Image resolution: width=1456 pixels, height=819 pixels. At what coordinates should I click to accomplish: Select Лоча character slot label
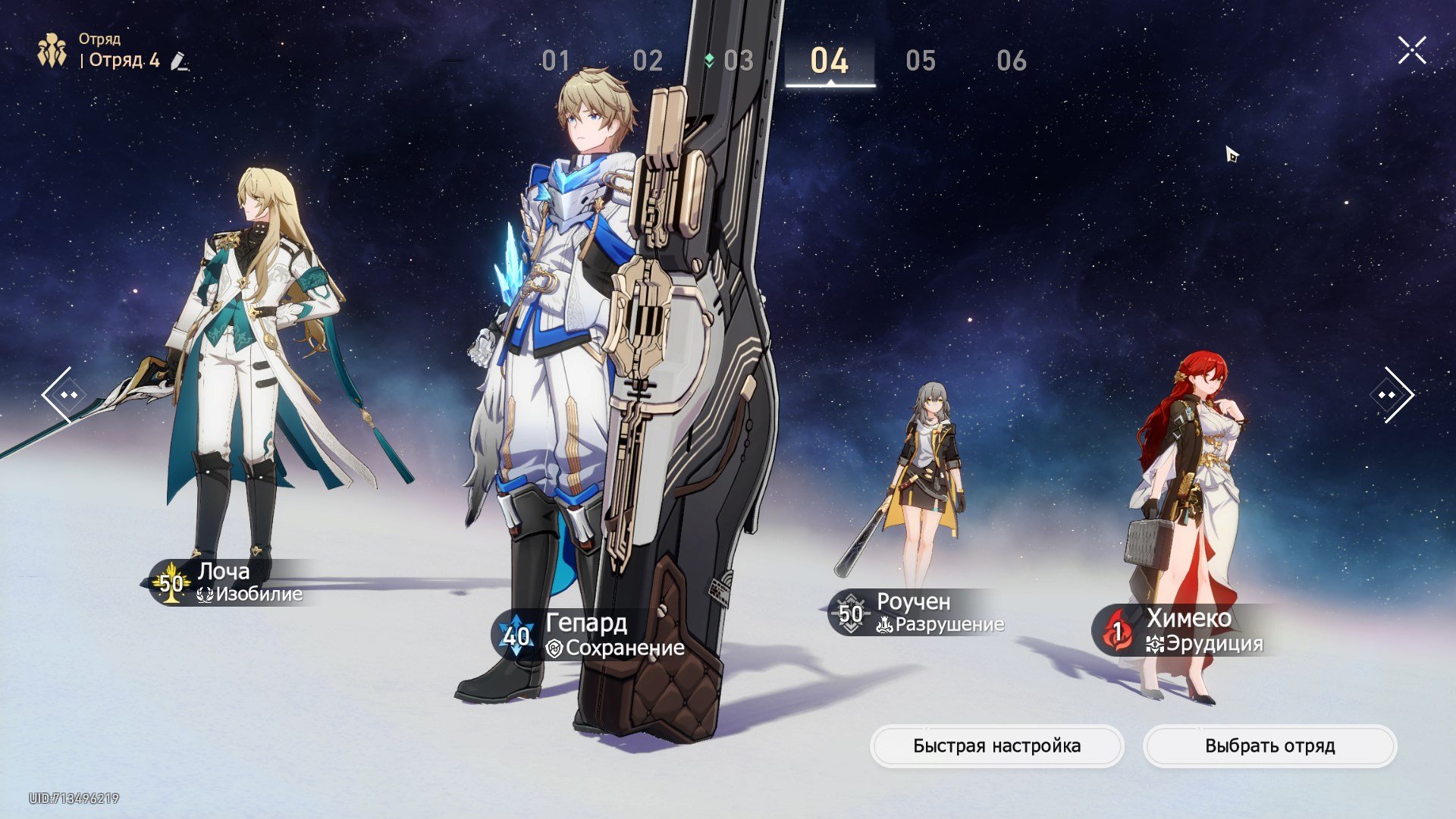click(x=231, y=582)
